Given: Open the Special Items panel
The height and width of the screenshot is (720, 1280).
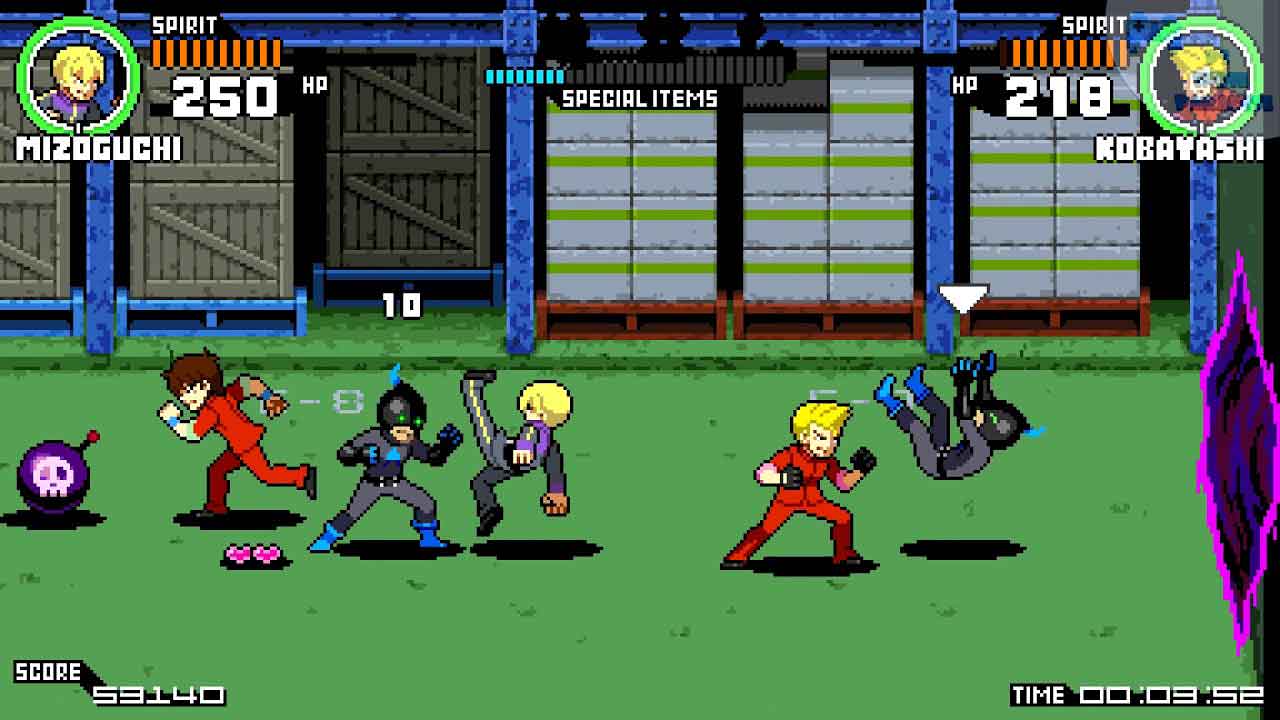Looking at the screenshot, I should point(639,98).
